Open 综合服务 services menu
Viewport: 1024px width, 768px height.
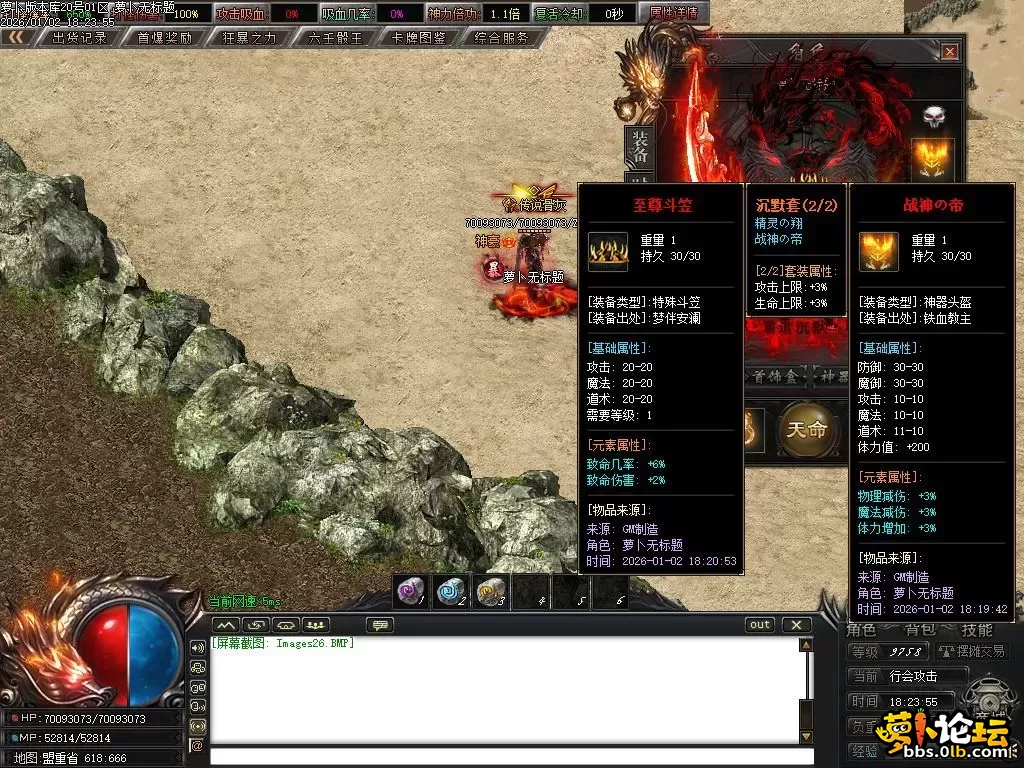click(502, 38)
